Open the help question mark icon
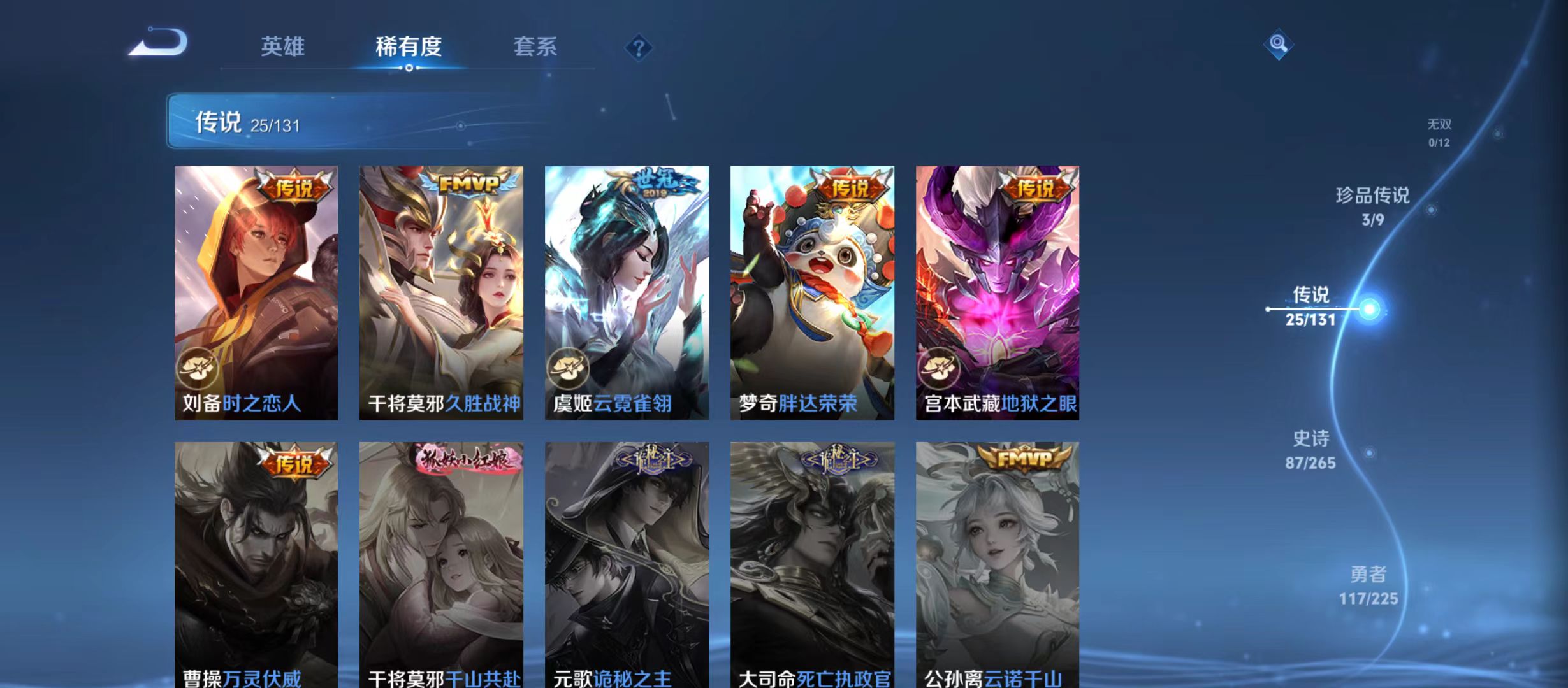 tap(639, 47)
